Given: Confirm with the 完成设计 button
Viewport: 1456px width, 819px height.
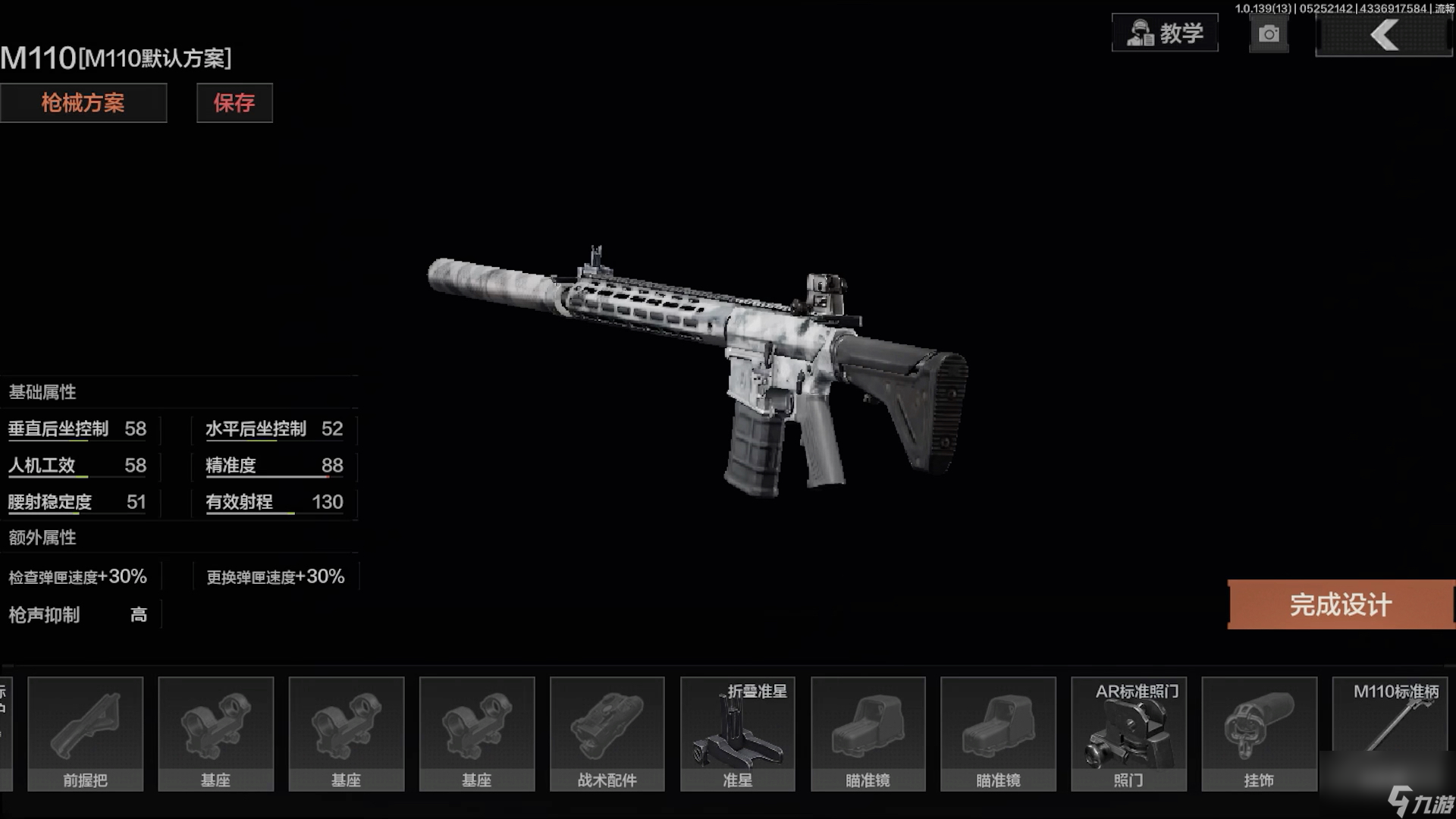Looking at the screenshot, I should 1341,605.
